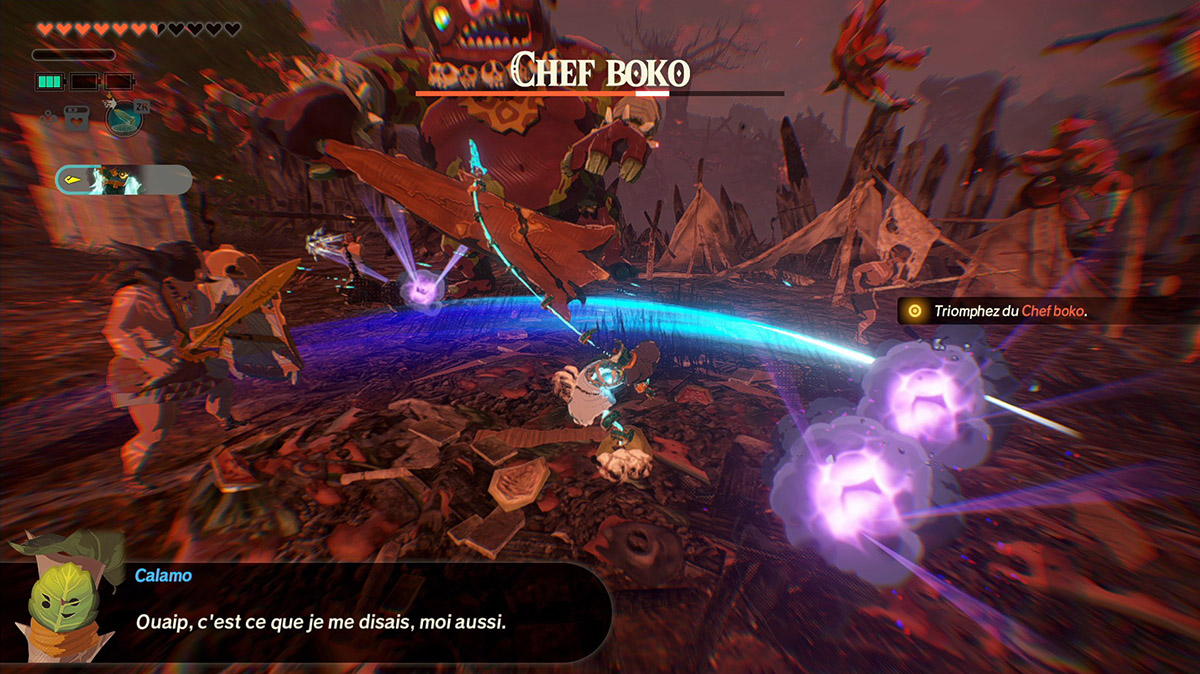This screenshot has width=1200, height=674.
Task: Click the ally sync strike portrait gauge
Action: (x=123, y=180)
